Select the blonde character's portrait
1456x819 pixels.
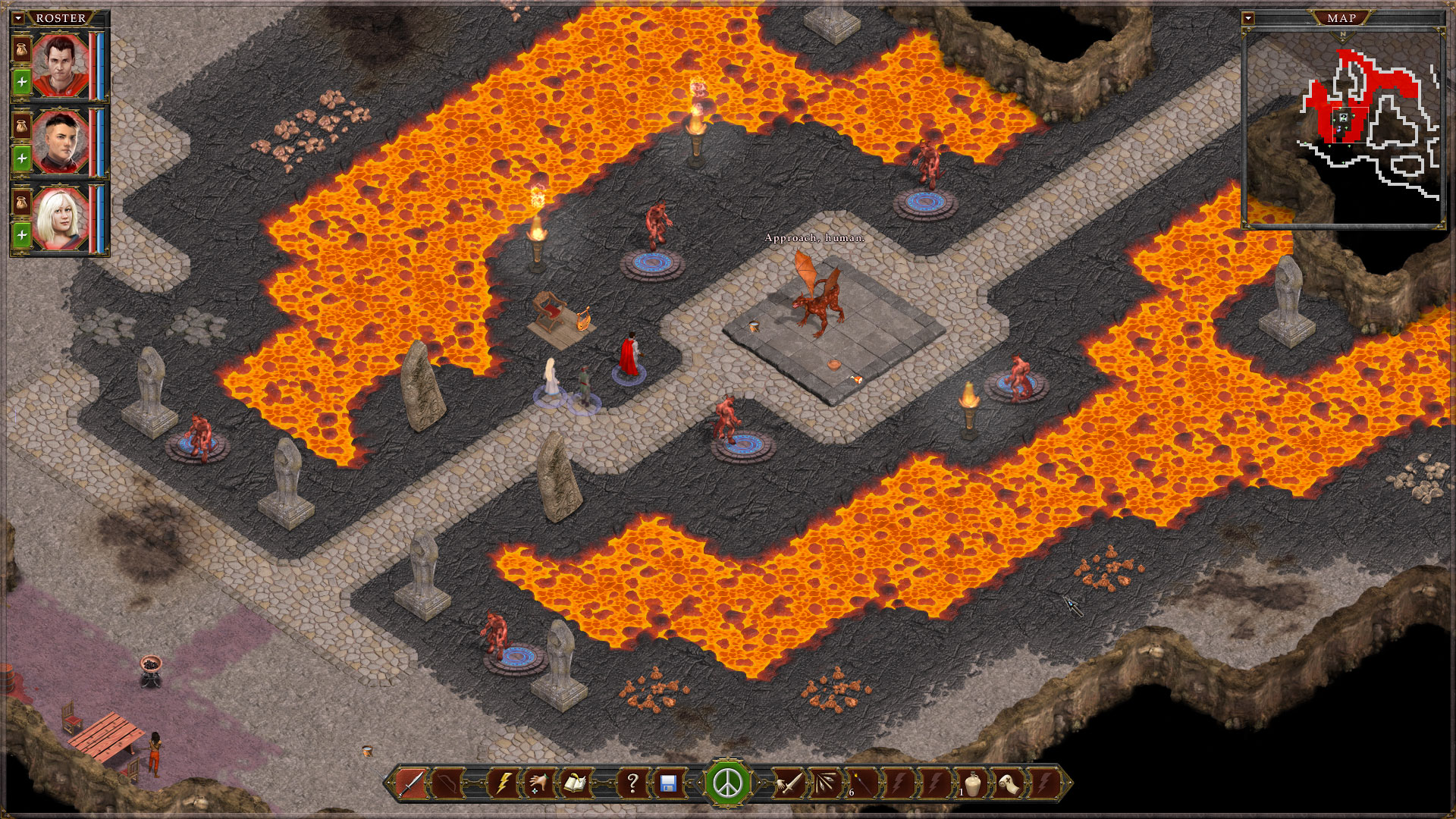pyautogui.click(x=59, y=216)
